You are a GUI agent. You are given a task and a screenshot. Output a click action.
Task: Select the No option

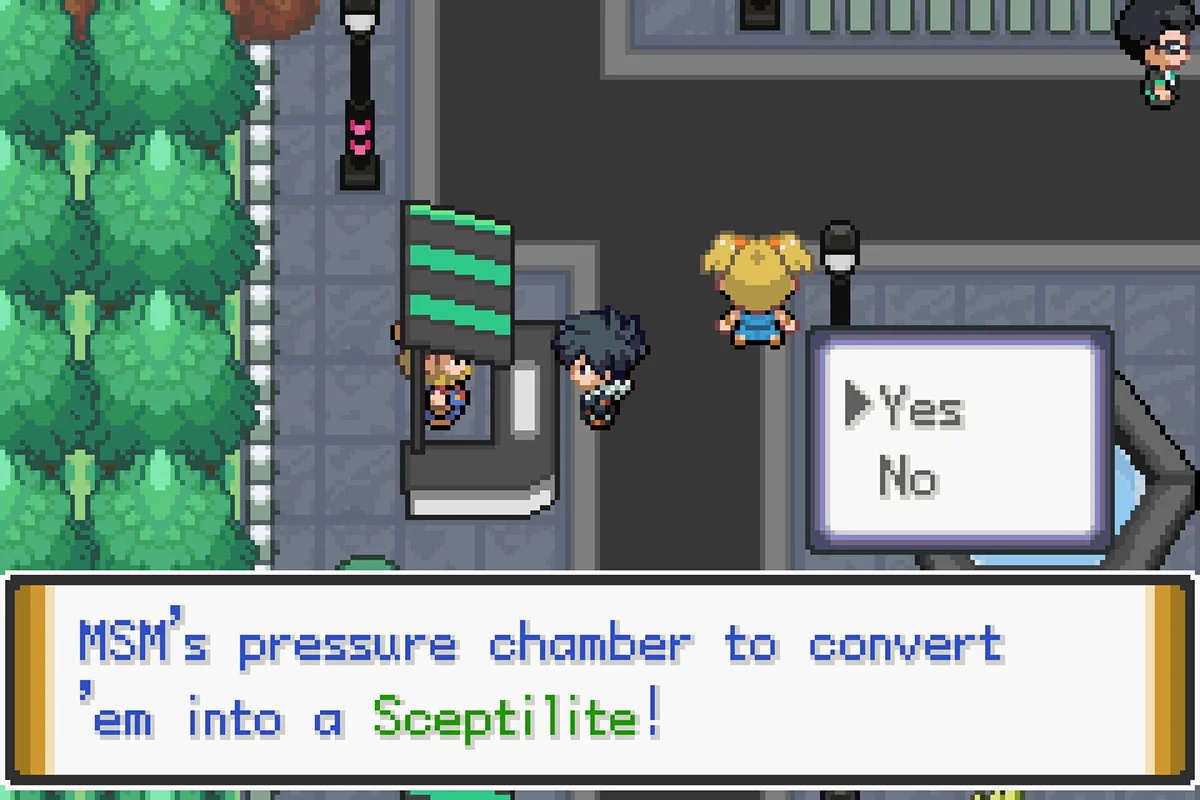(908, 478)
